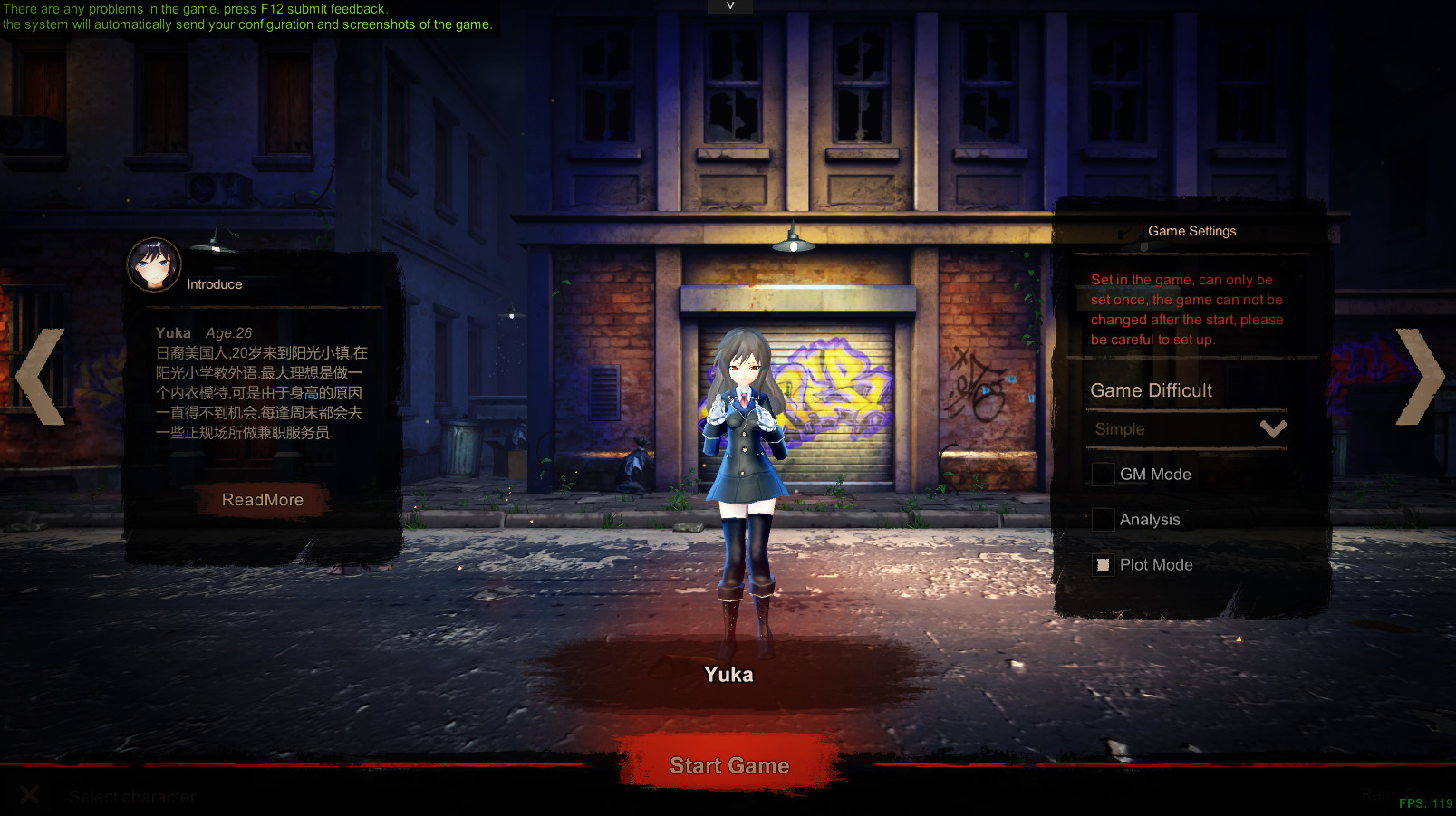1456x816 pixels.
Task: Click the Select character label
Action: (x=132, y=796)
